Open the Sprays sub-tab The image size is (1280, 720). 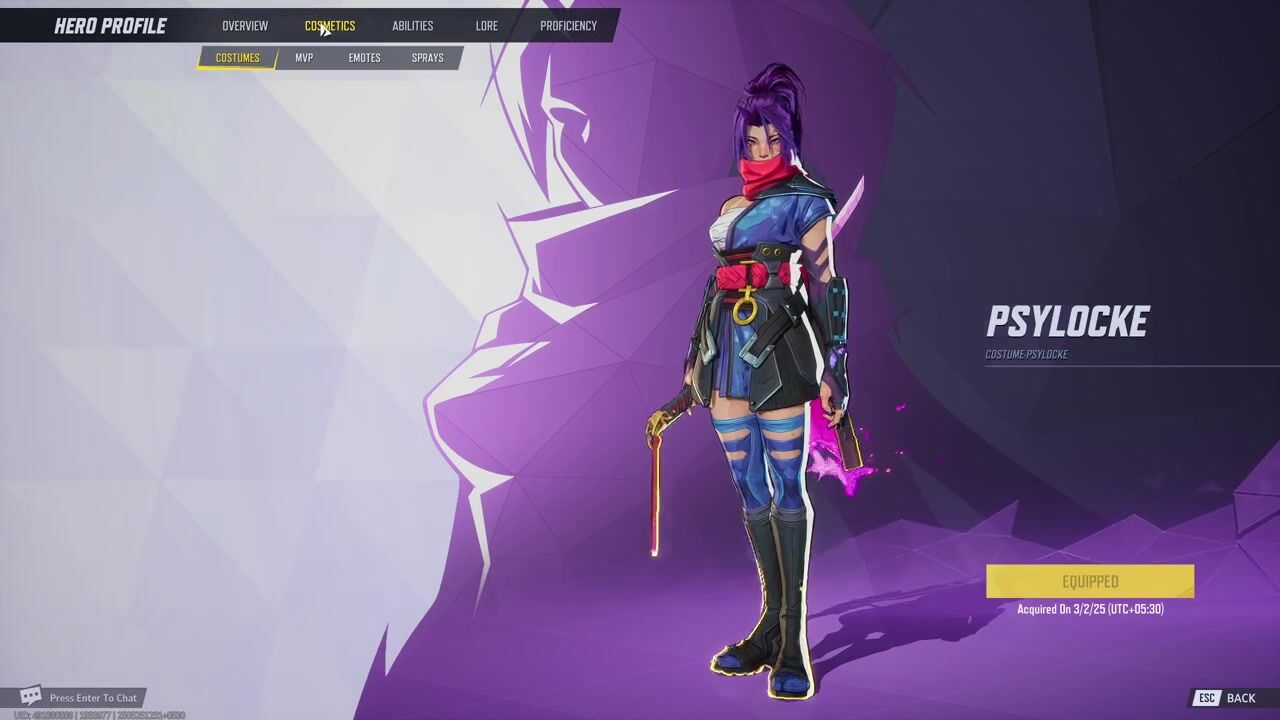pyautogui.click(x=427, y=58)
